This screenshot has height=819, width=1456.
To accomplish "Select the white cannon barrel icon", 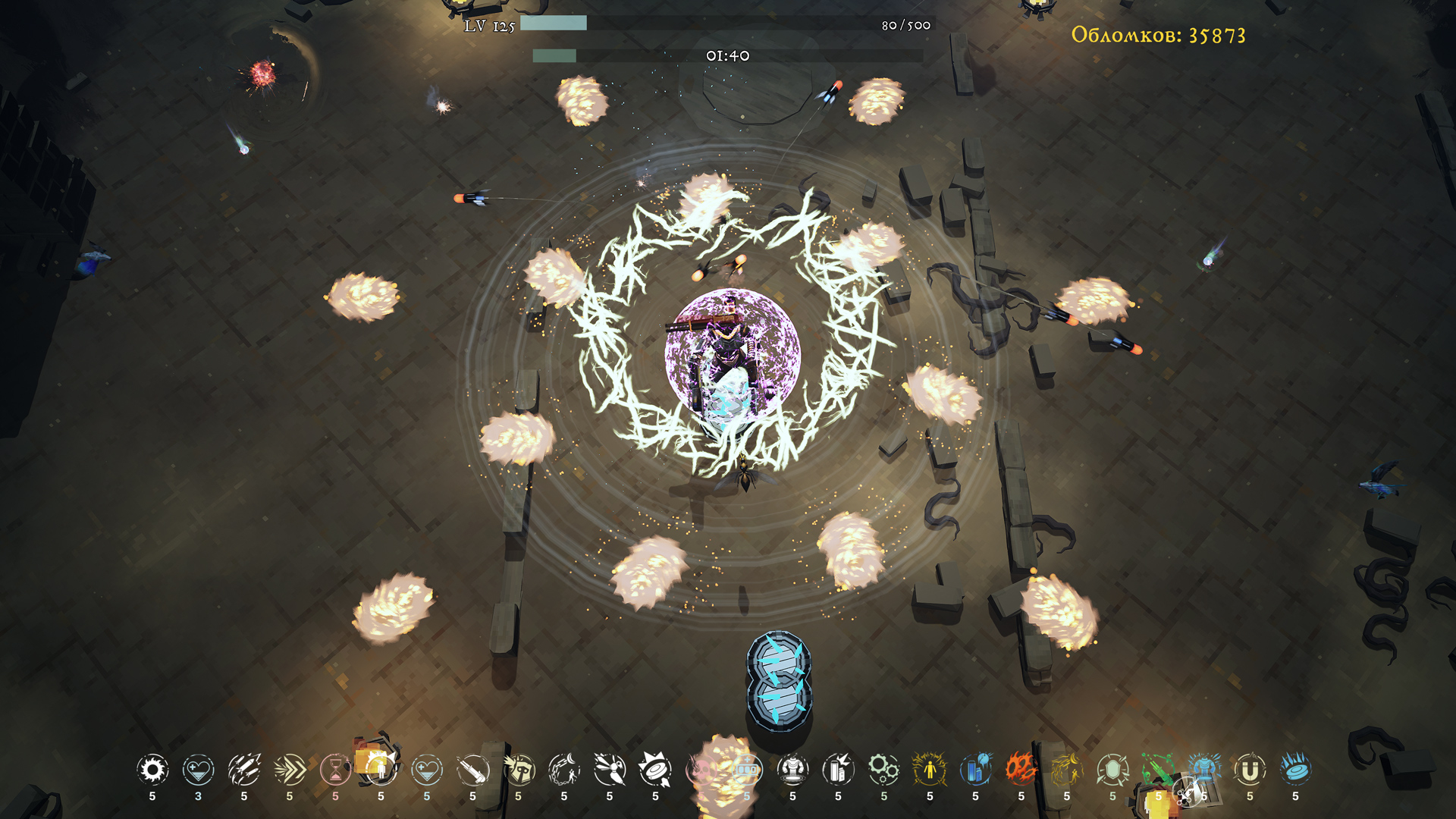I will coord(472,770).
